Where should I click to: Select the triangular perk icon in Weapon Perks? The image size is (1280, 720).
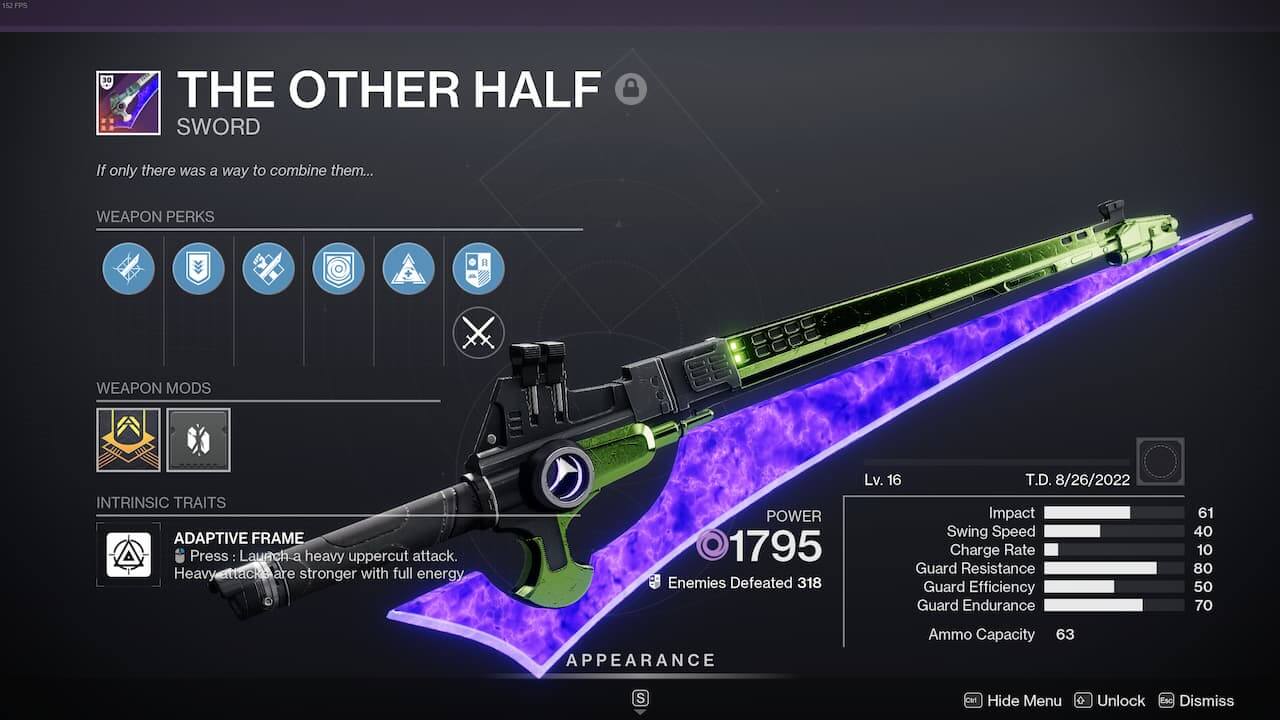click(x=408, y=268)
